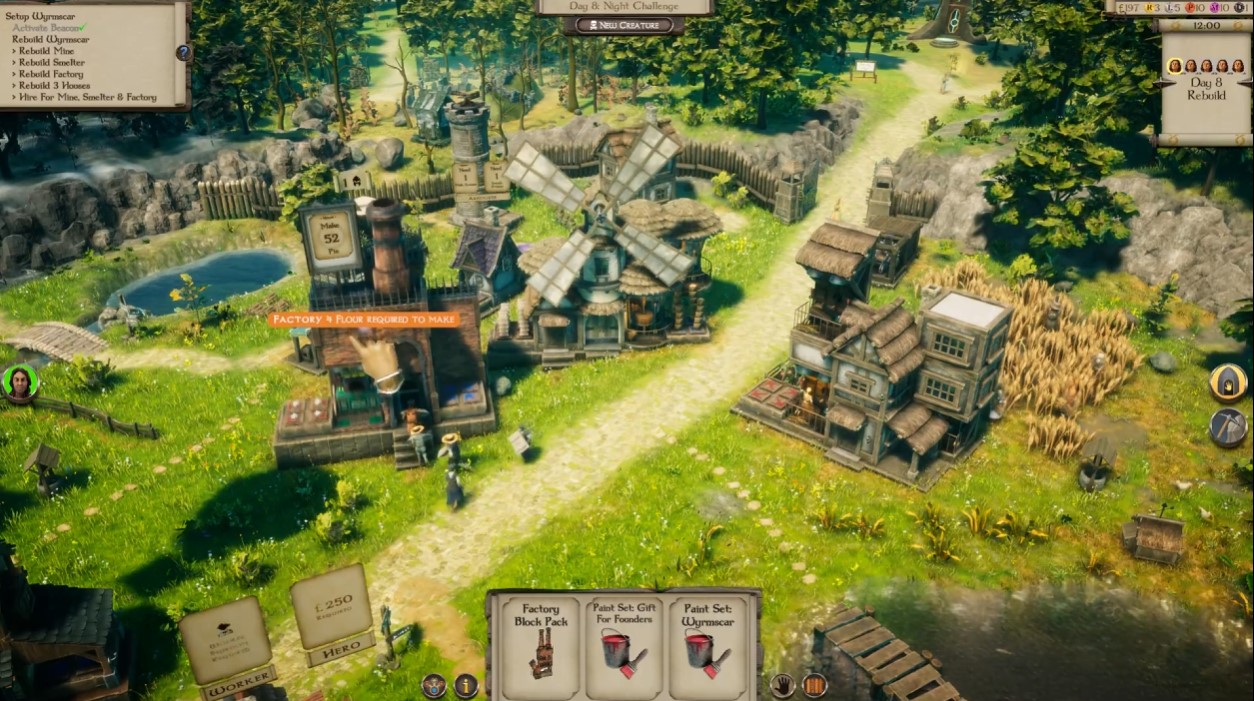1254x701 pixels.
Task: Click the winged emblem icon beside info
Action: tap(434, 685)
